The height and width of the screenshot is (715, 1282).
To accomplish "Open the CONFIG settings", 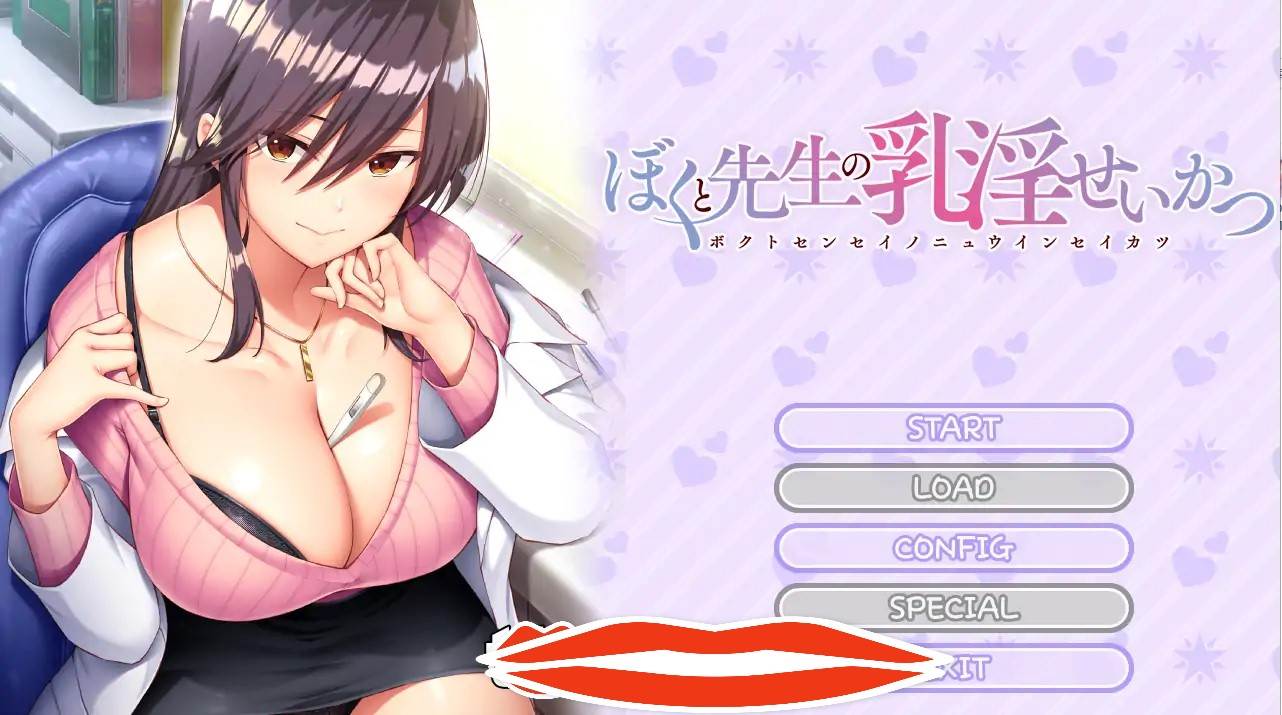I will click(x=953, y=548).
